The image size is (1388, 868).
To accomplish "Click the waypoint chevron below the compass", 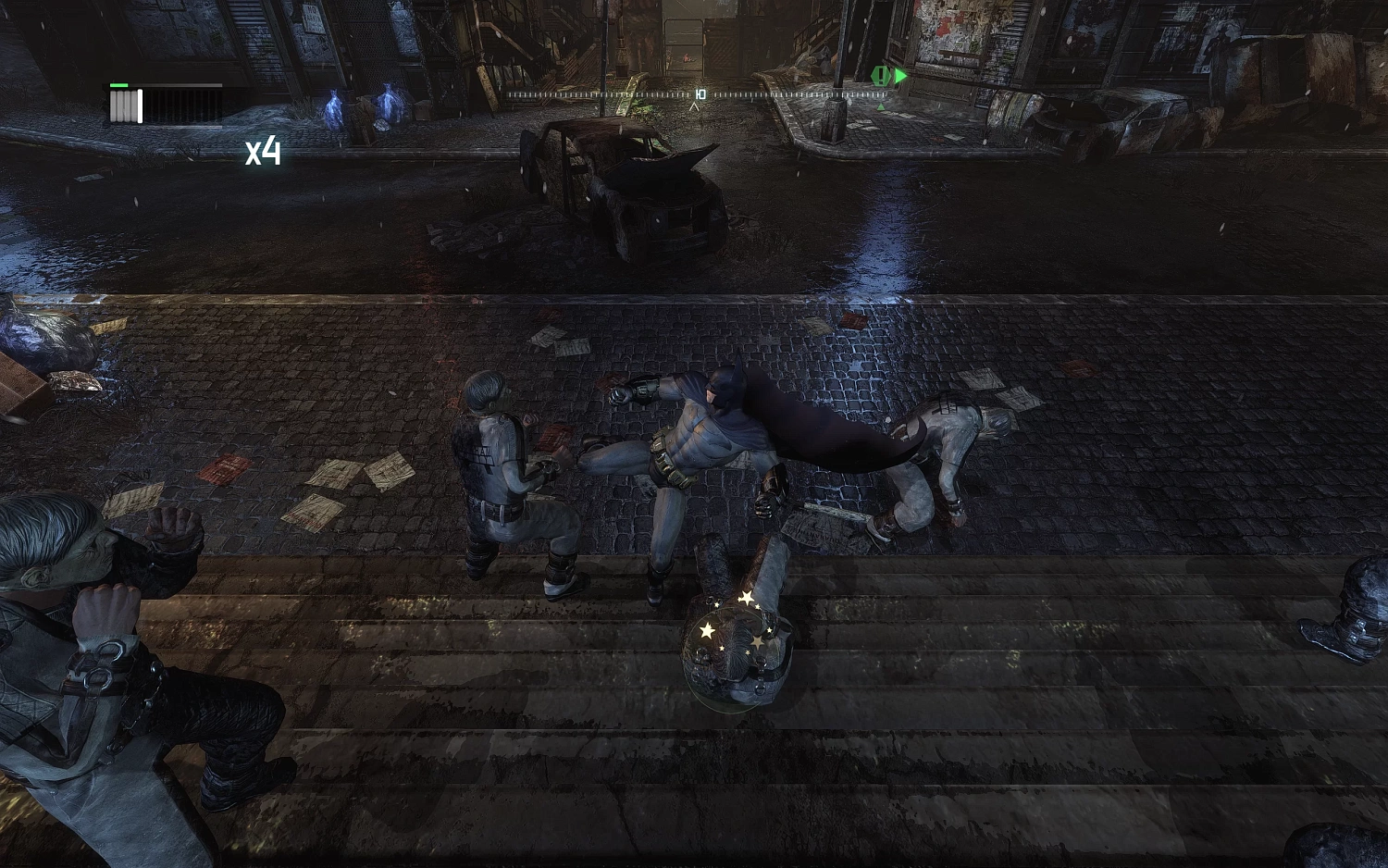I will coord(692,105).
